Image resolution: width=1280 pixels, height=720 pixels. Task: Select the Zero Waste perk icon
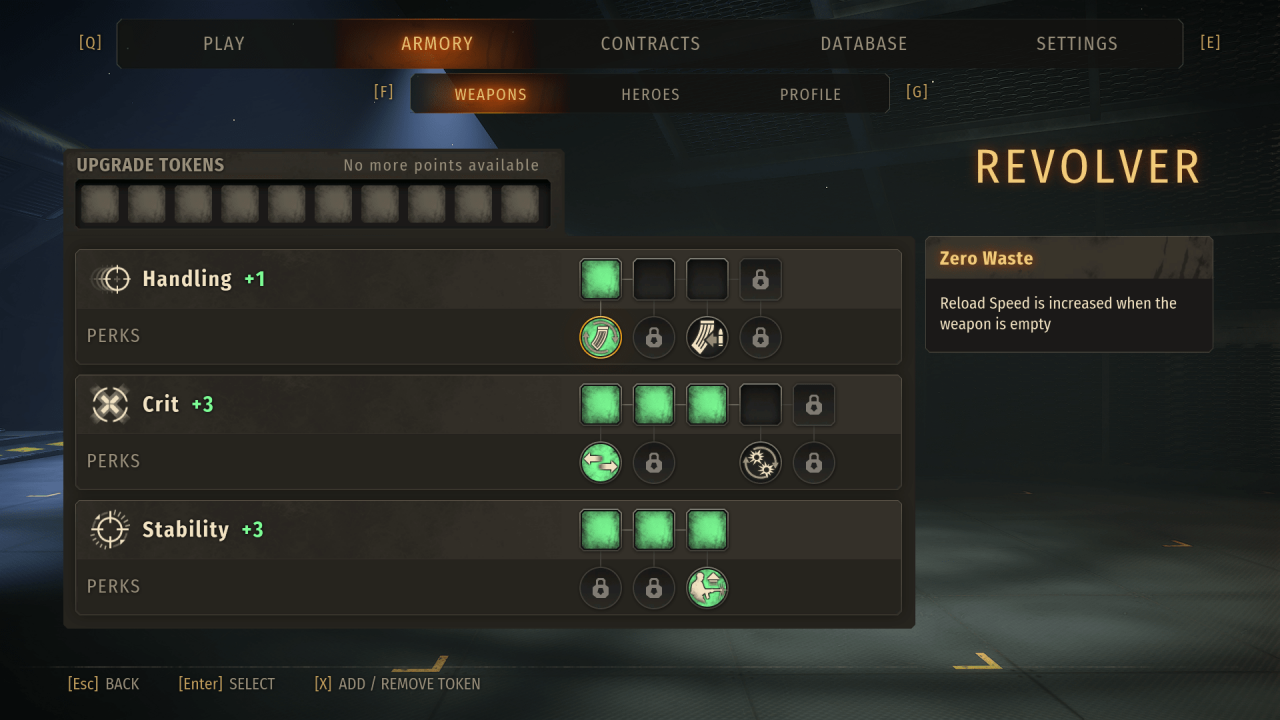(x=600, y=337)
